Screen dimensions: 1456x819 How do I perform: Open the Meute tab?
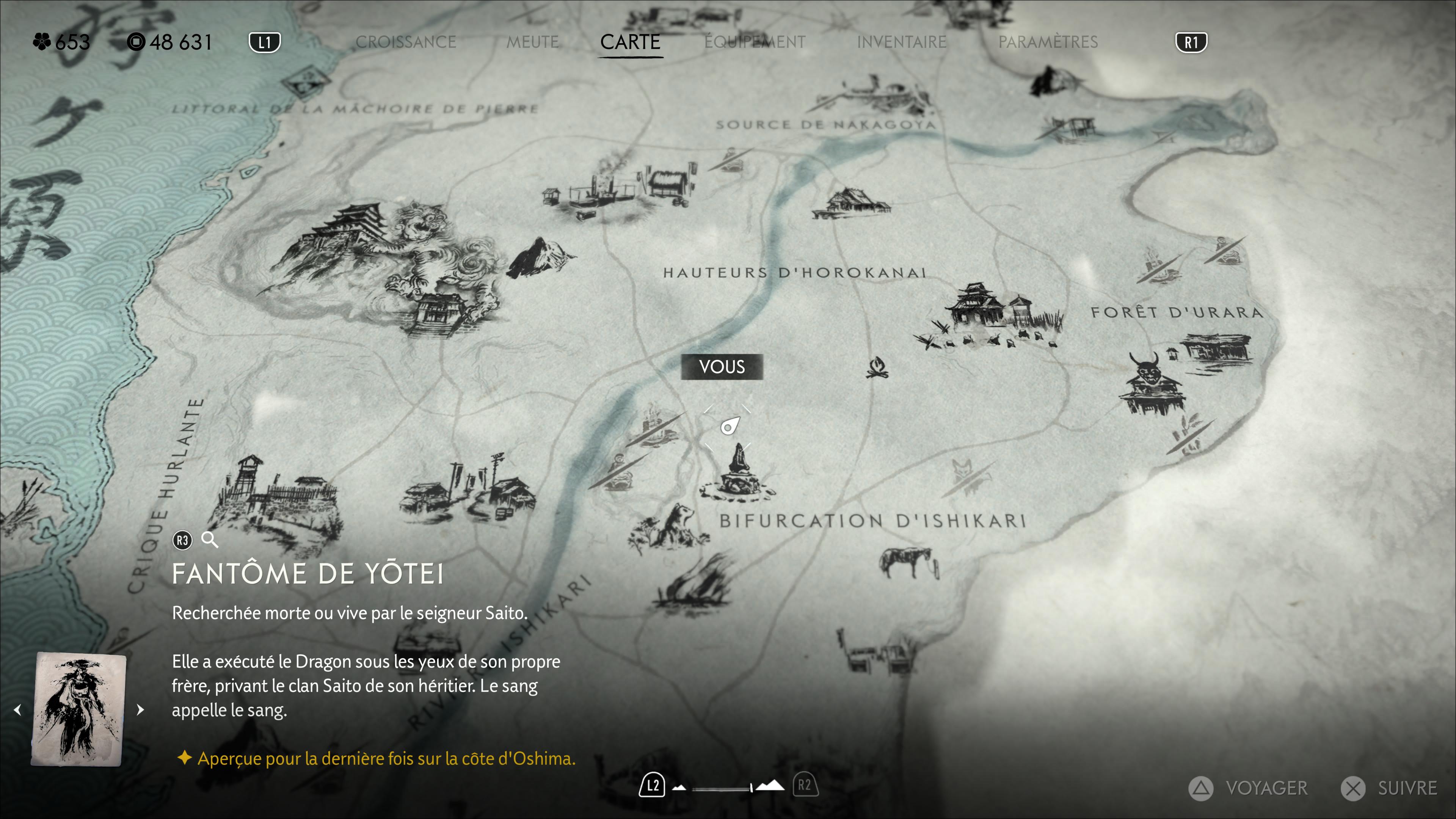[x=532, y=42]
